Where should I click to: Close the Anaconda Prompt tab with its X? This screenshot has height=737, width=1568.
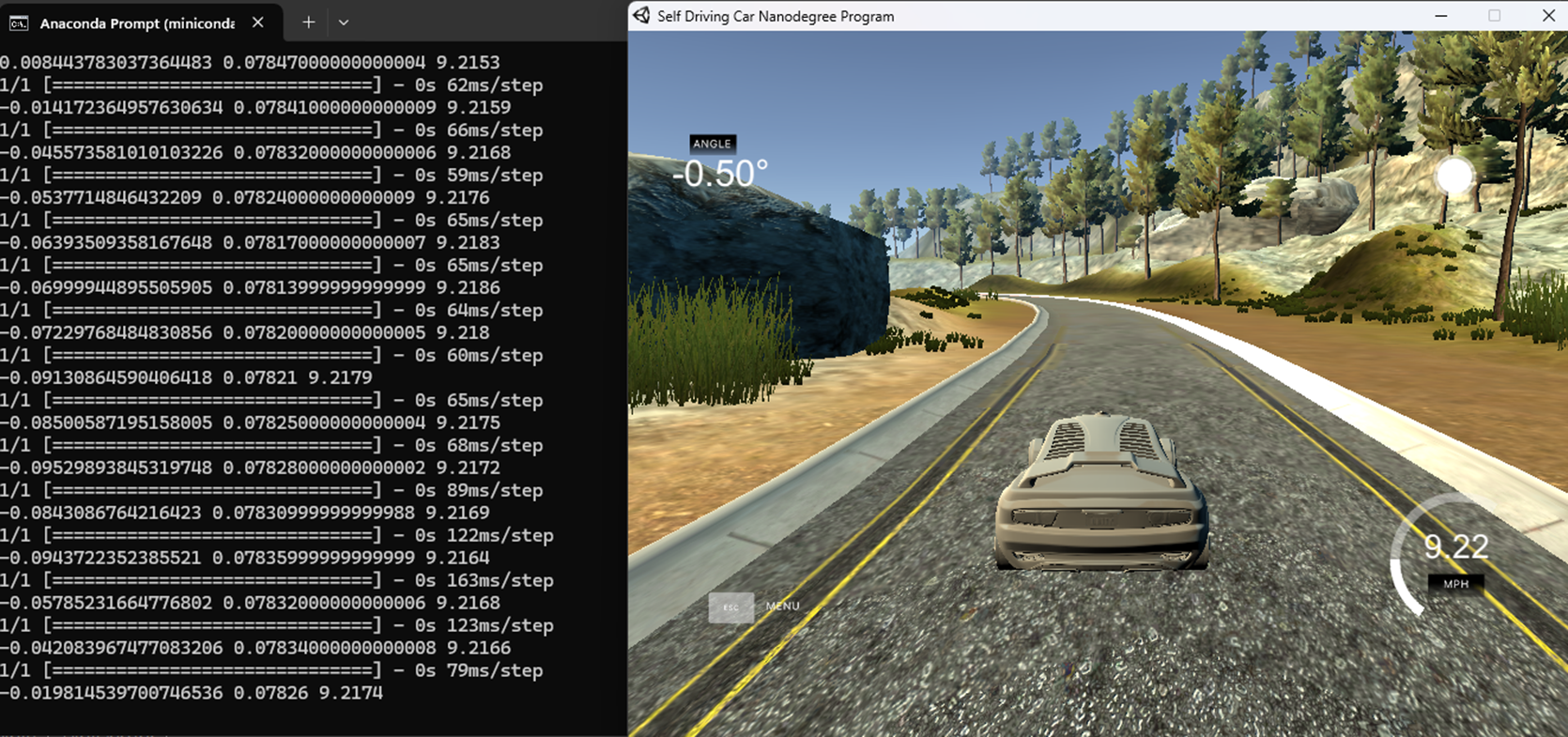pyautogui.click(x=257, y=22)
